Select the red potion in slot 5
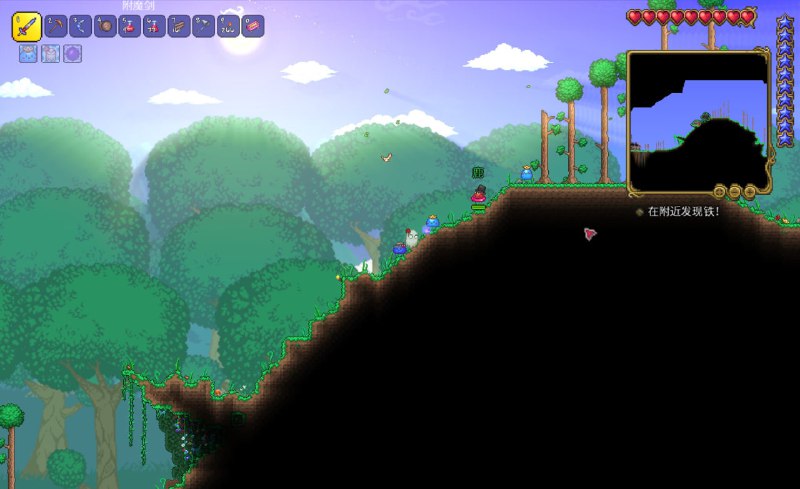 coord(130,26)
